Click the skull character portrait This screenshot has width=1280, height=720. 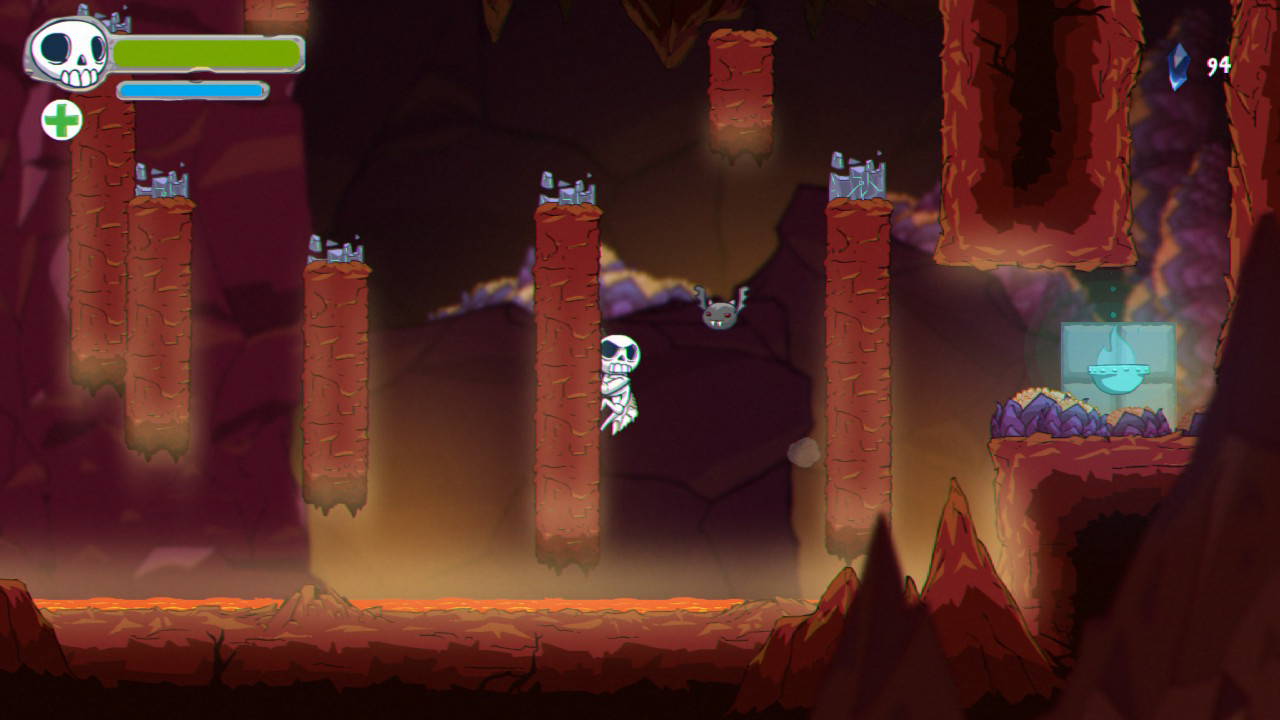click(x=69, y=52)
